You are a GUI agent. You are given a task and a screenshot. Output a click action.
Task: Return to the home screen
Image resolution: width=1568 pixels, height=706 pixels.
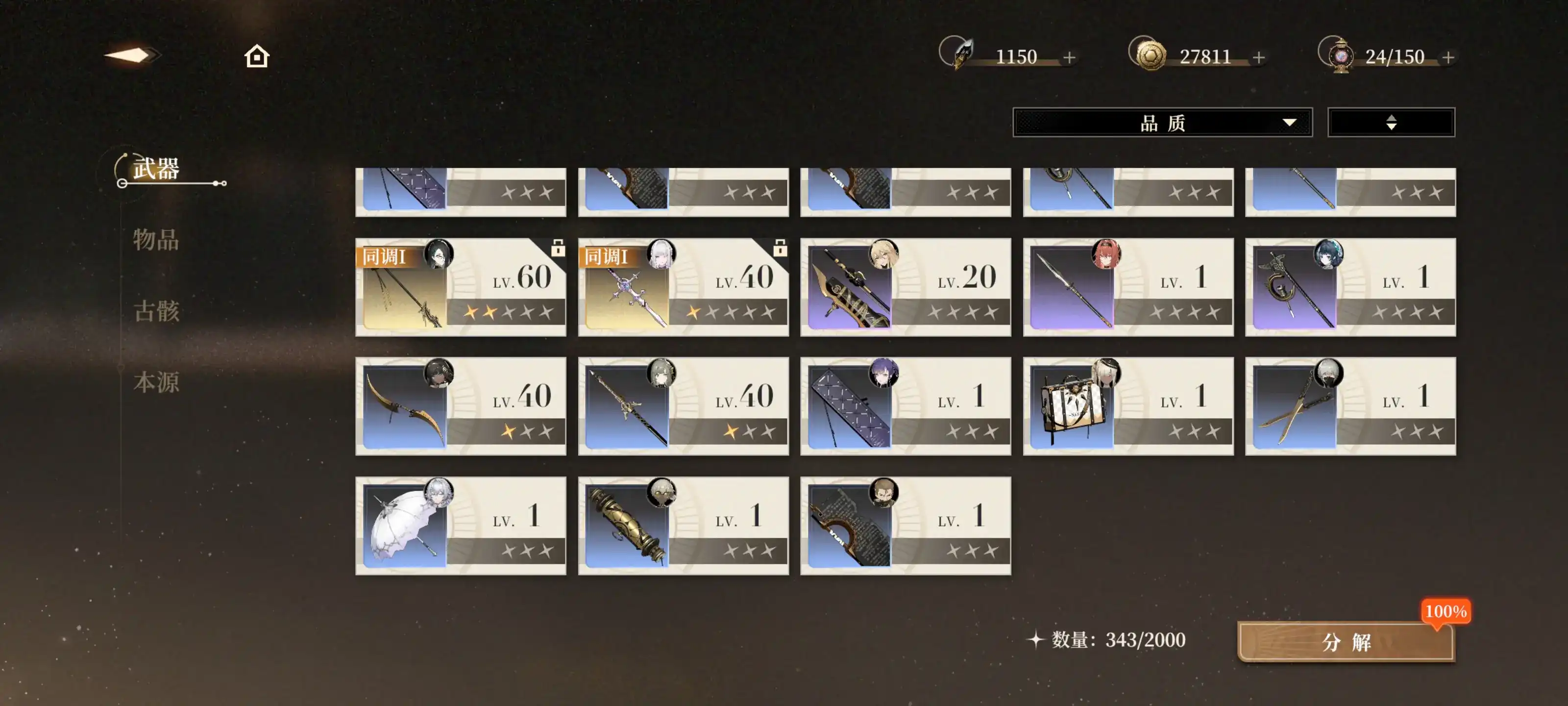coord(256,57)
